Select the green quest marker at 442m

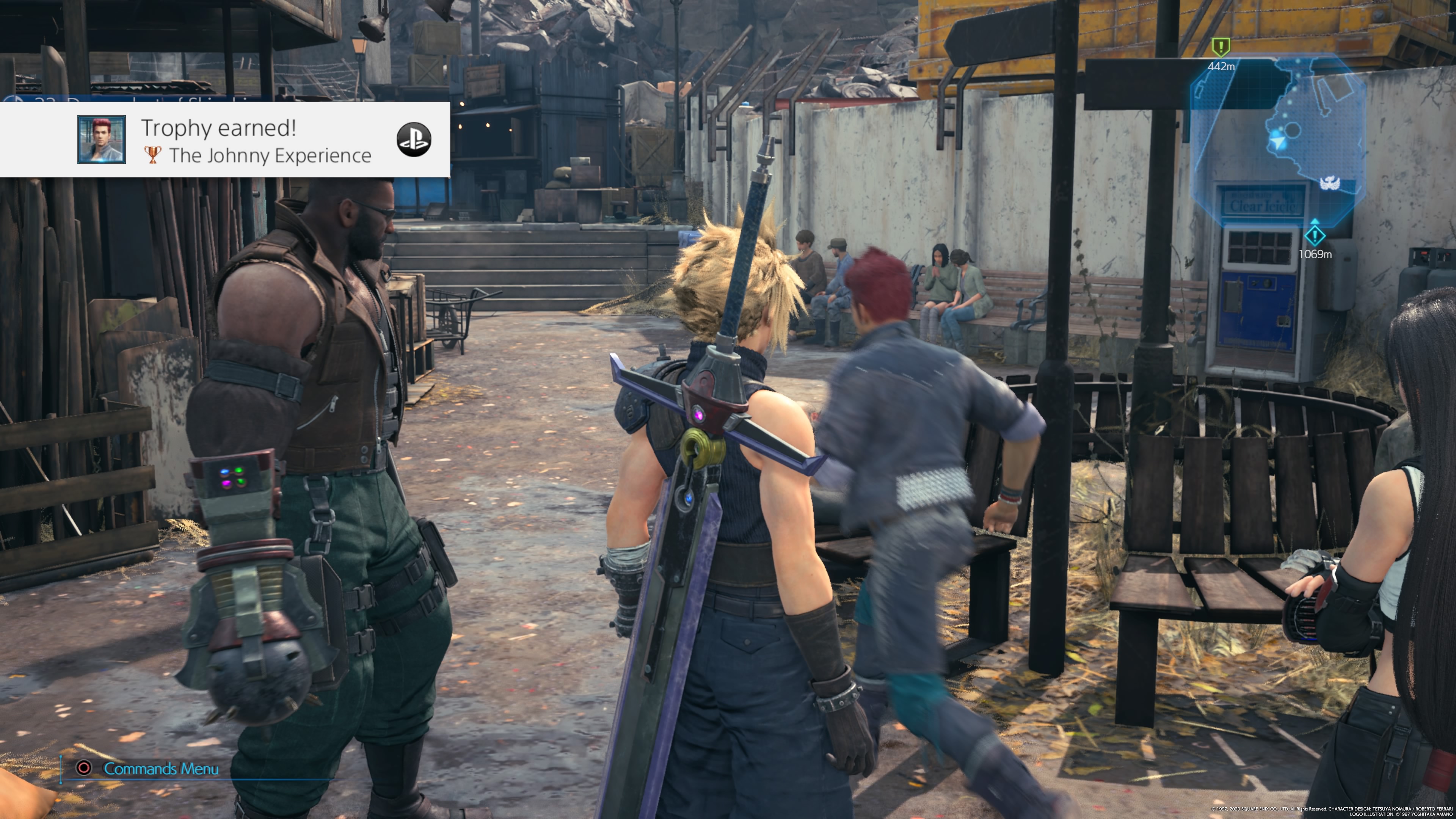1221,47
